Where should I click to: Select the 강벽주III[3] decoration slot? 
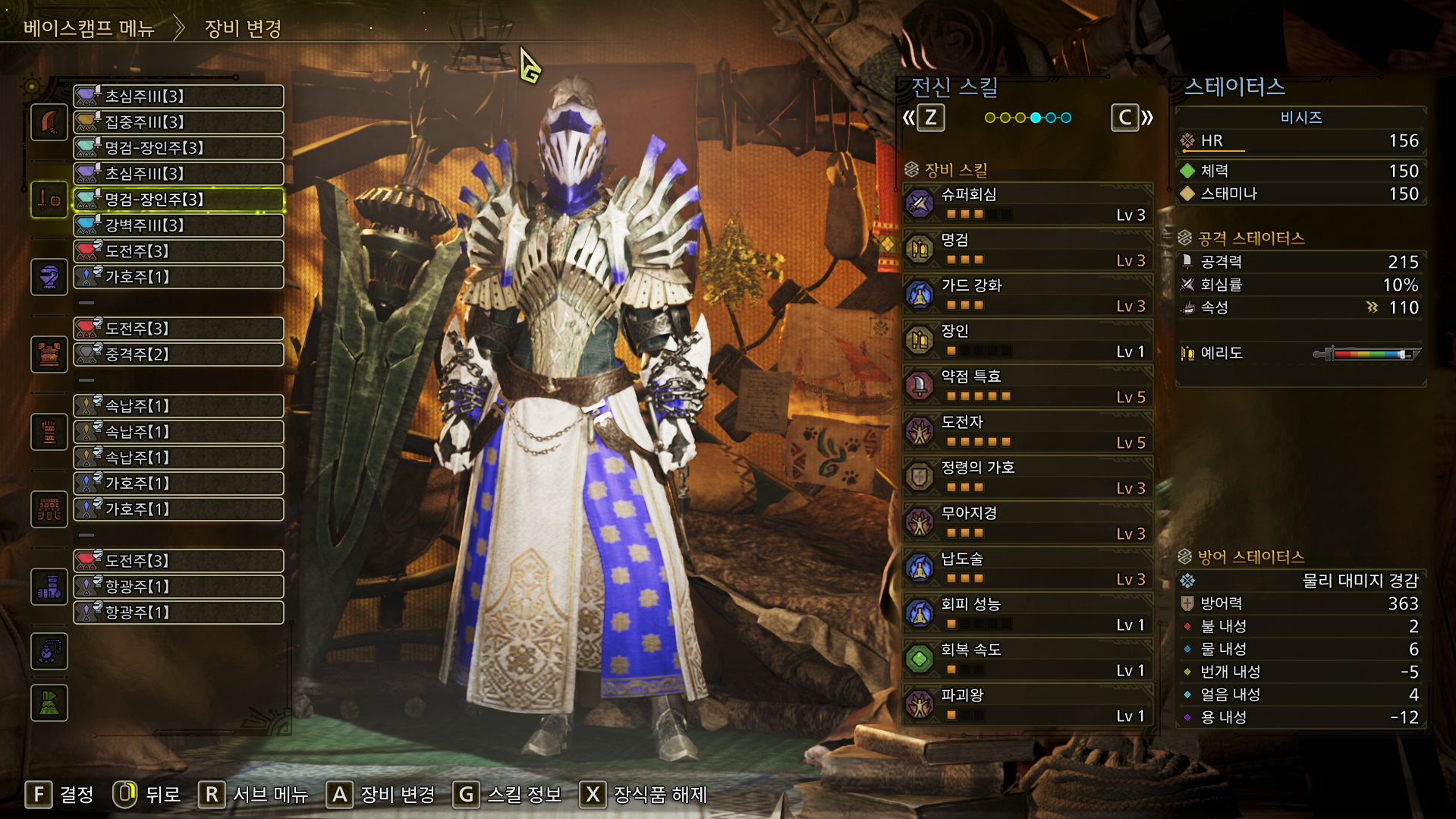178,225
